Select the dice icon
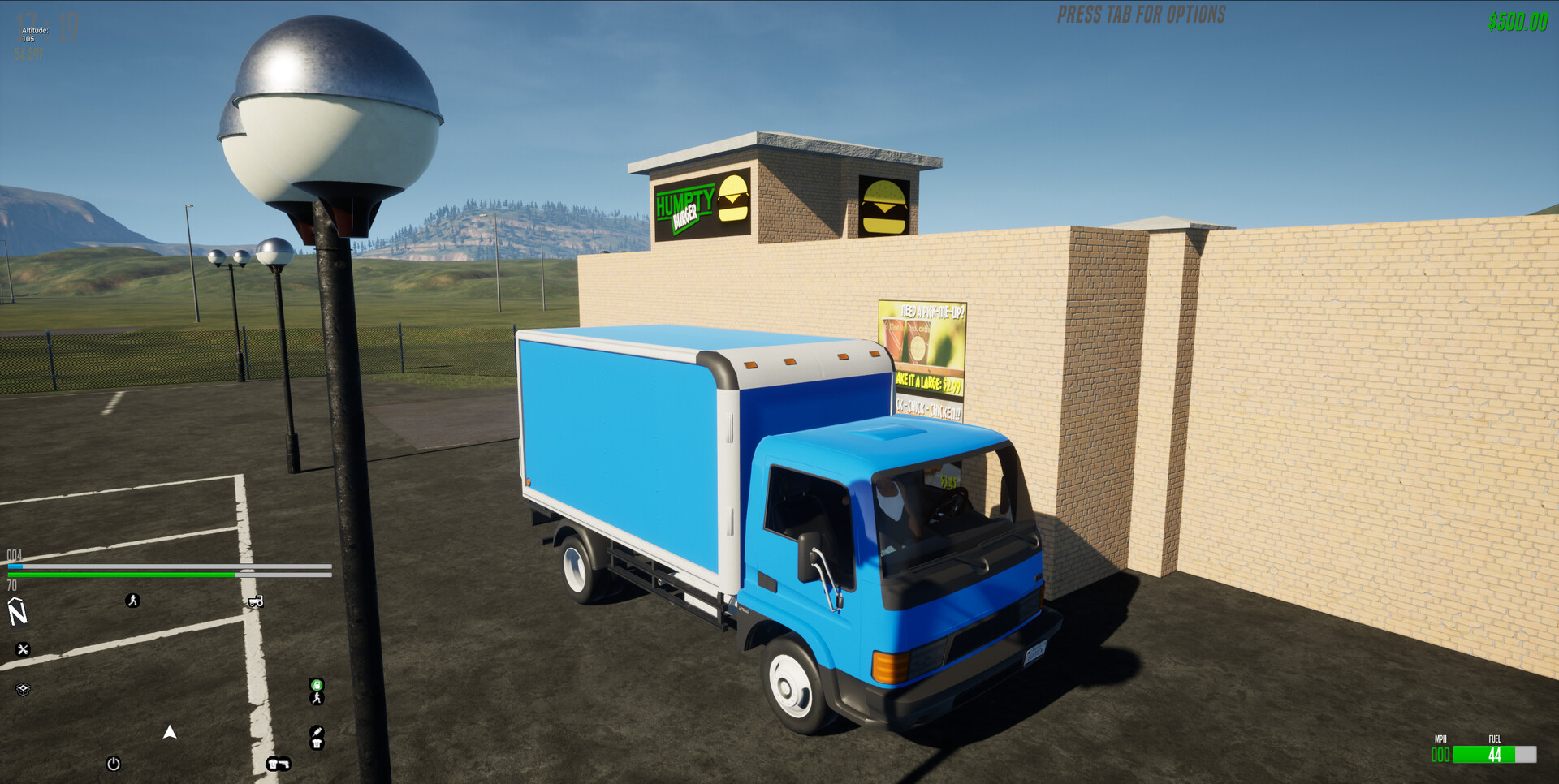 (x=22, y=690)
